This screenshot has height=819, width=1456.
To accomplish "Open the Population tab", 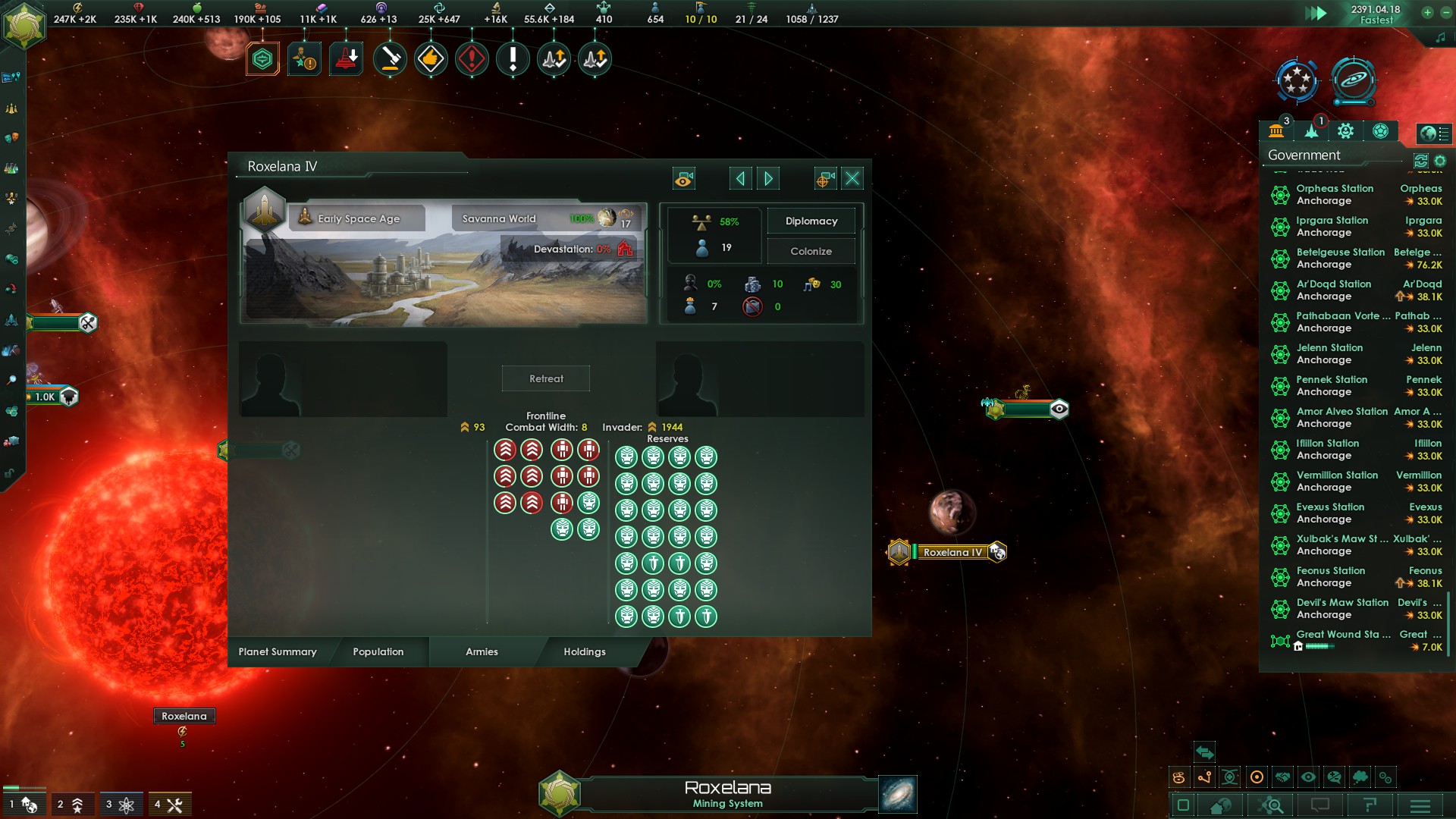I will [x=378, y=651].
